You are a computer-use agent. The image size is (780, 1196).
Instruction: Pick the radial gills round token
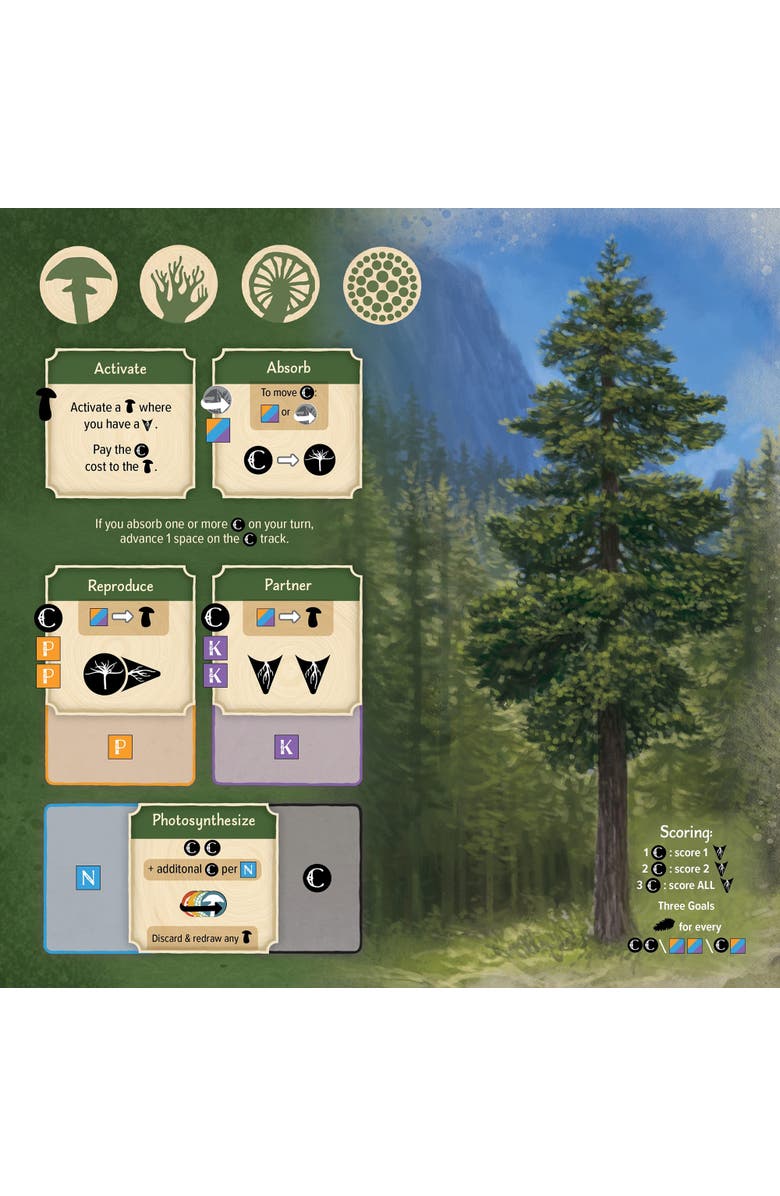point(280,285)
